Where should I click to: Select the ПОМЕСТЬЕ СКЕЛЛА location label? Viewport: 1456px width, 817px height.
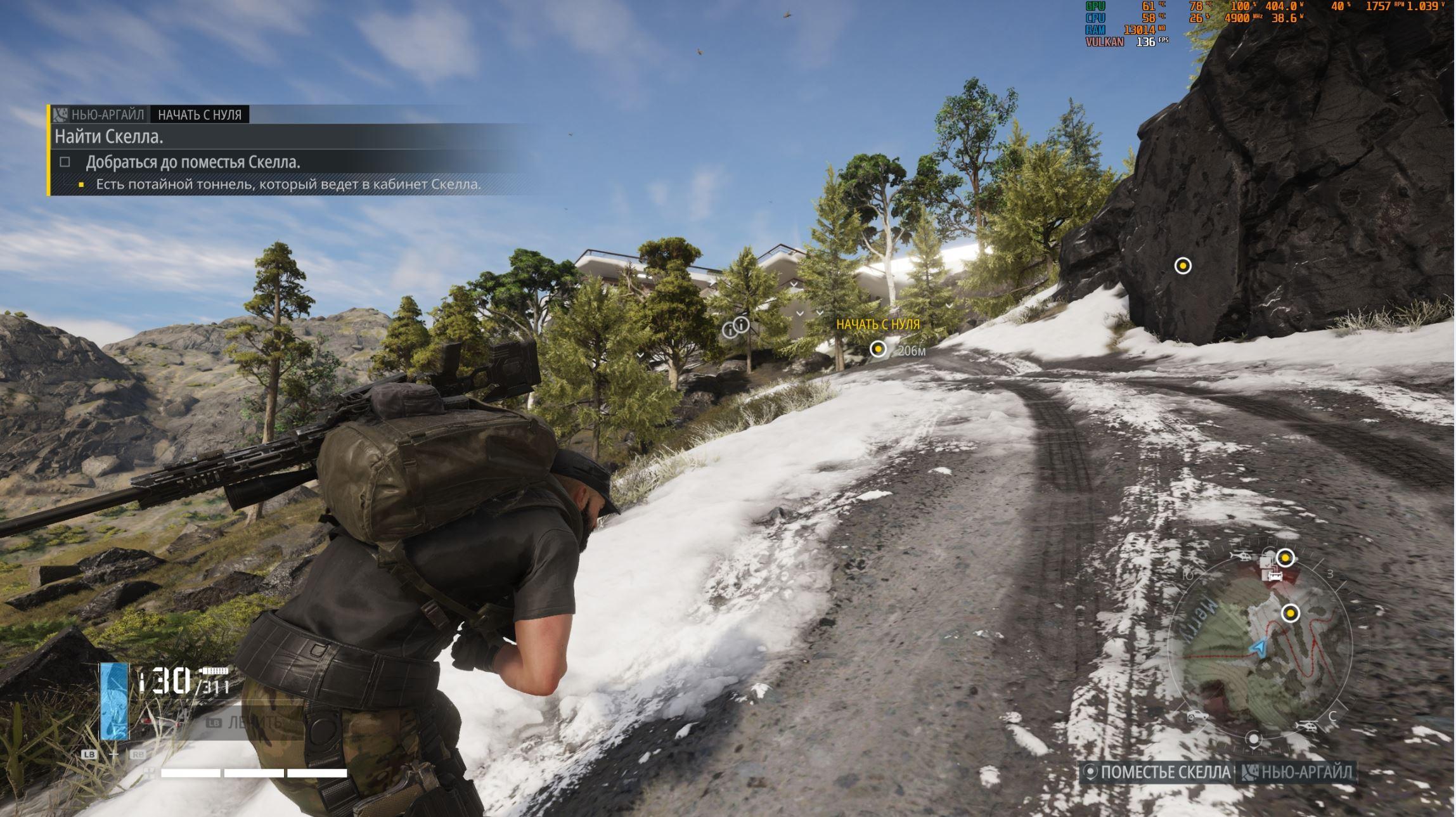(x=1157, y=772)
